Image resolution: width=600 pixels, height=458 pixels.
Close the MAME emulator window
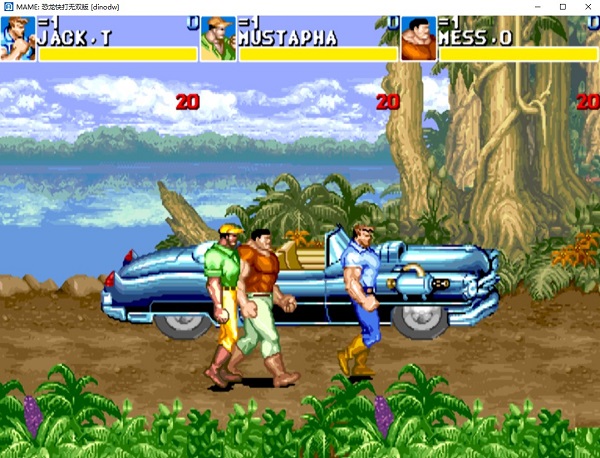click(x=588, y=7)
